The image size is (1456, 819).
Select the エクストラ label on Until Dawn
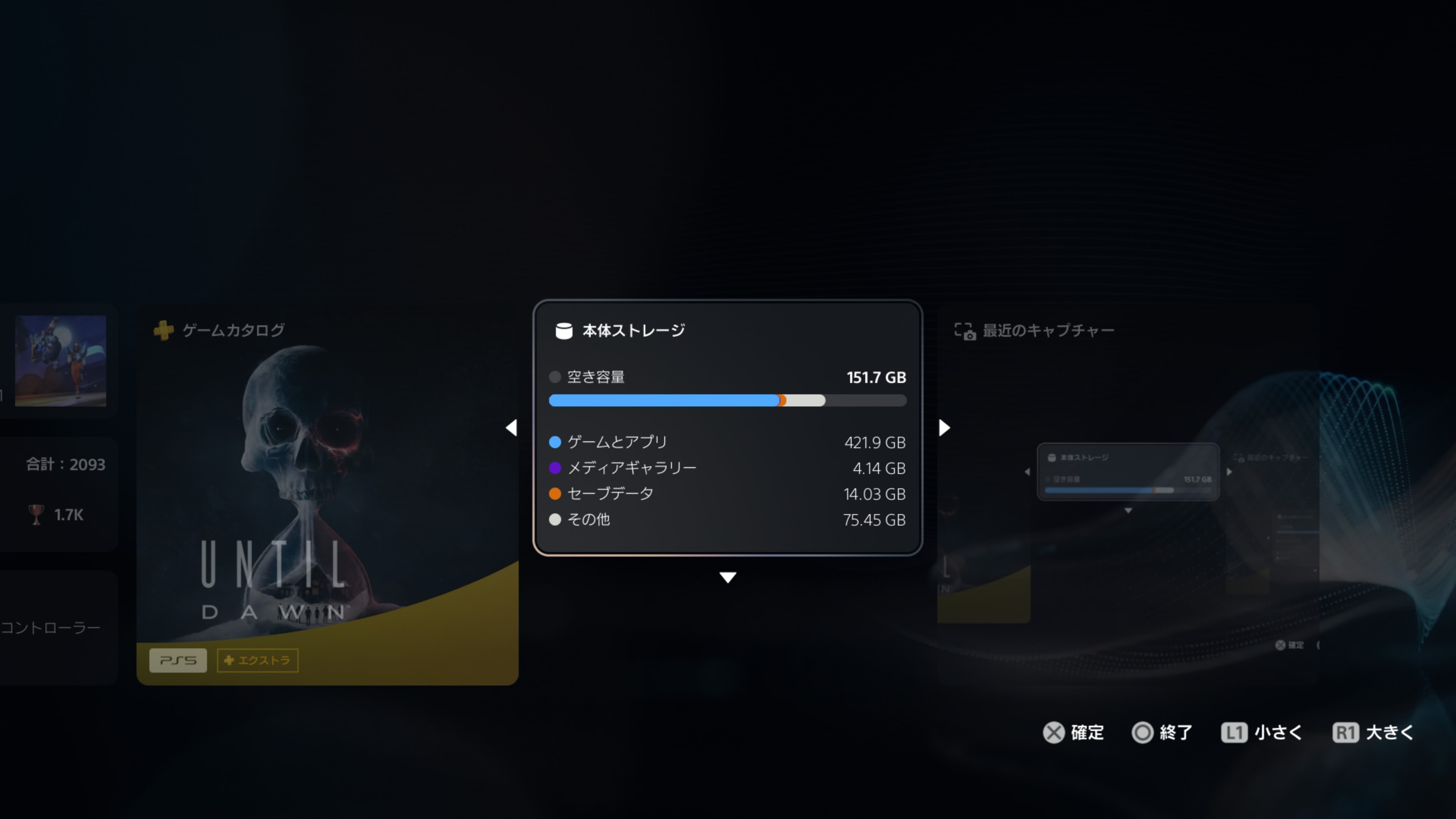(258, 660)
